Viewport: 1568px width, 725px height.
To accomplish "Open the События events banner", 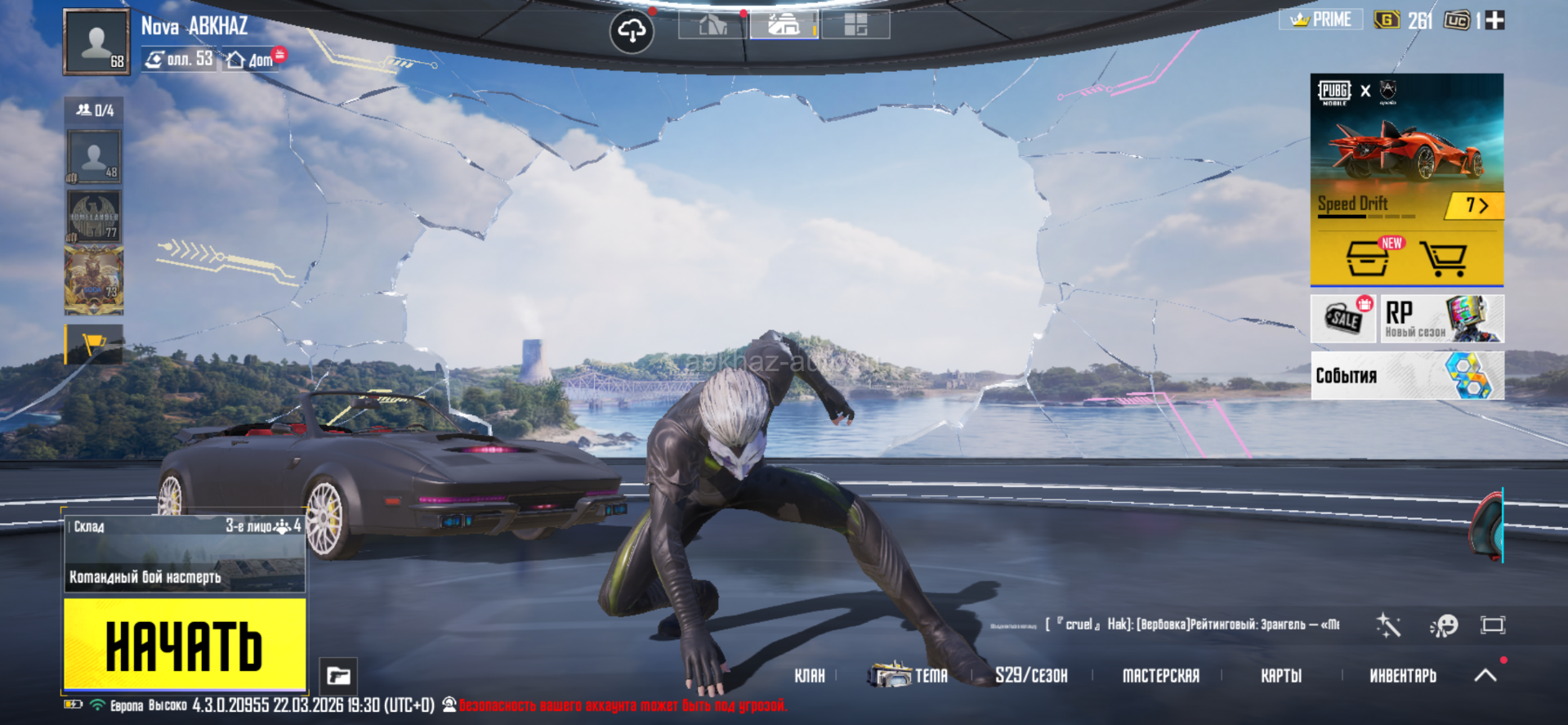I will pos(1407,376).
